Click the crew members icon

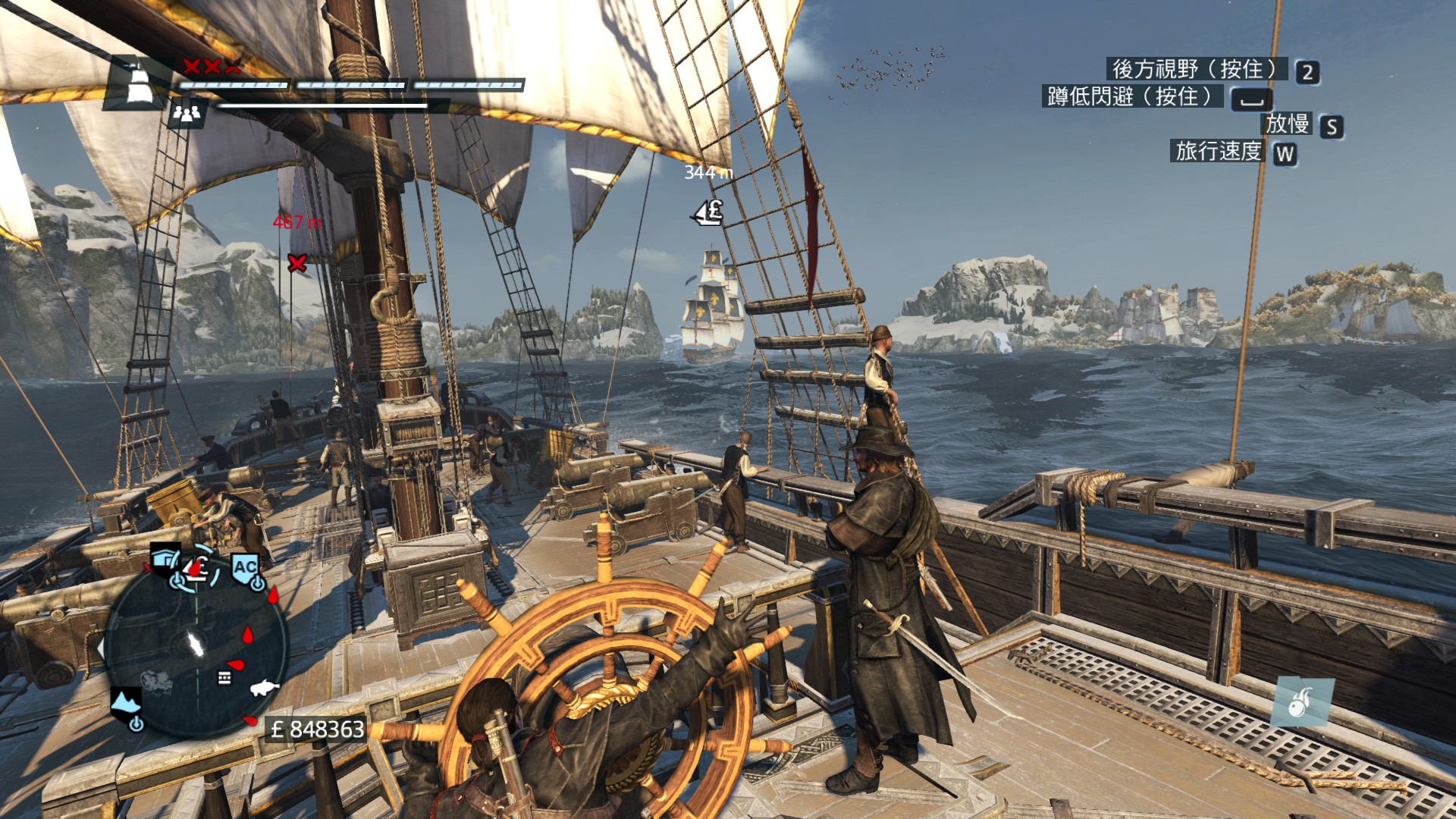pyautogui.click(x=187, y=114)
